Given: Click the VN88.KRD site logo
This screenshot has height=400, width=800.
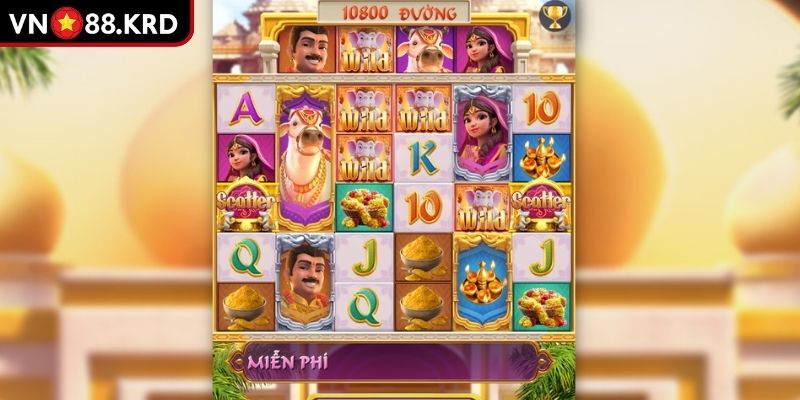Looking at the screenshot, I should point(96,21).
